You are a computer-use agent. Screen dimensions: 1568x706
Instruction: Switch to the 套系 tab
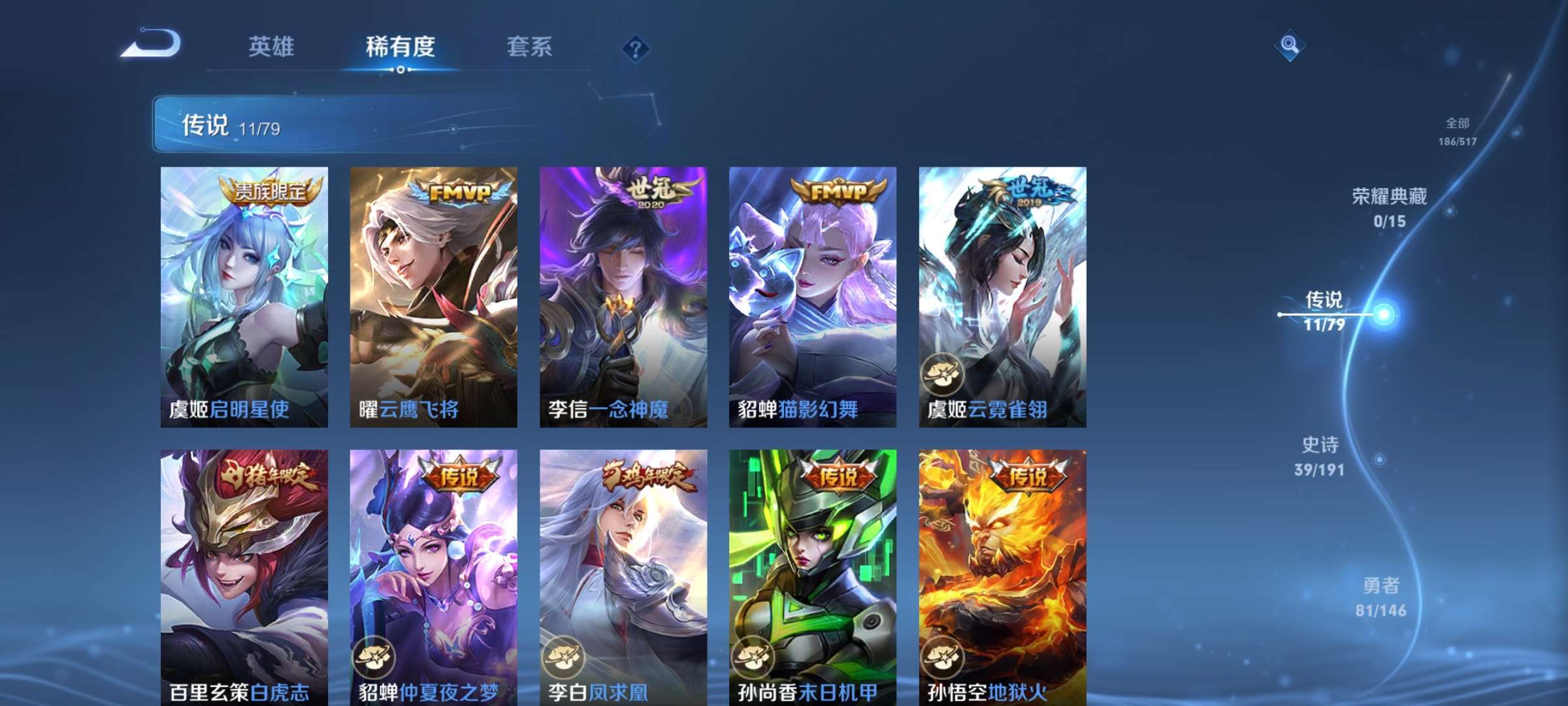click(x=530, y=47)
